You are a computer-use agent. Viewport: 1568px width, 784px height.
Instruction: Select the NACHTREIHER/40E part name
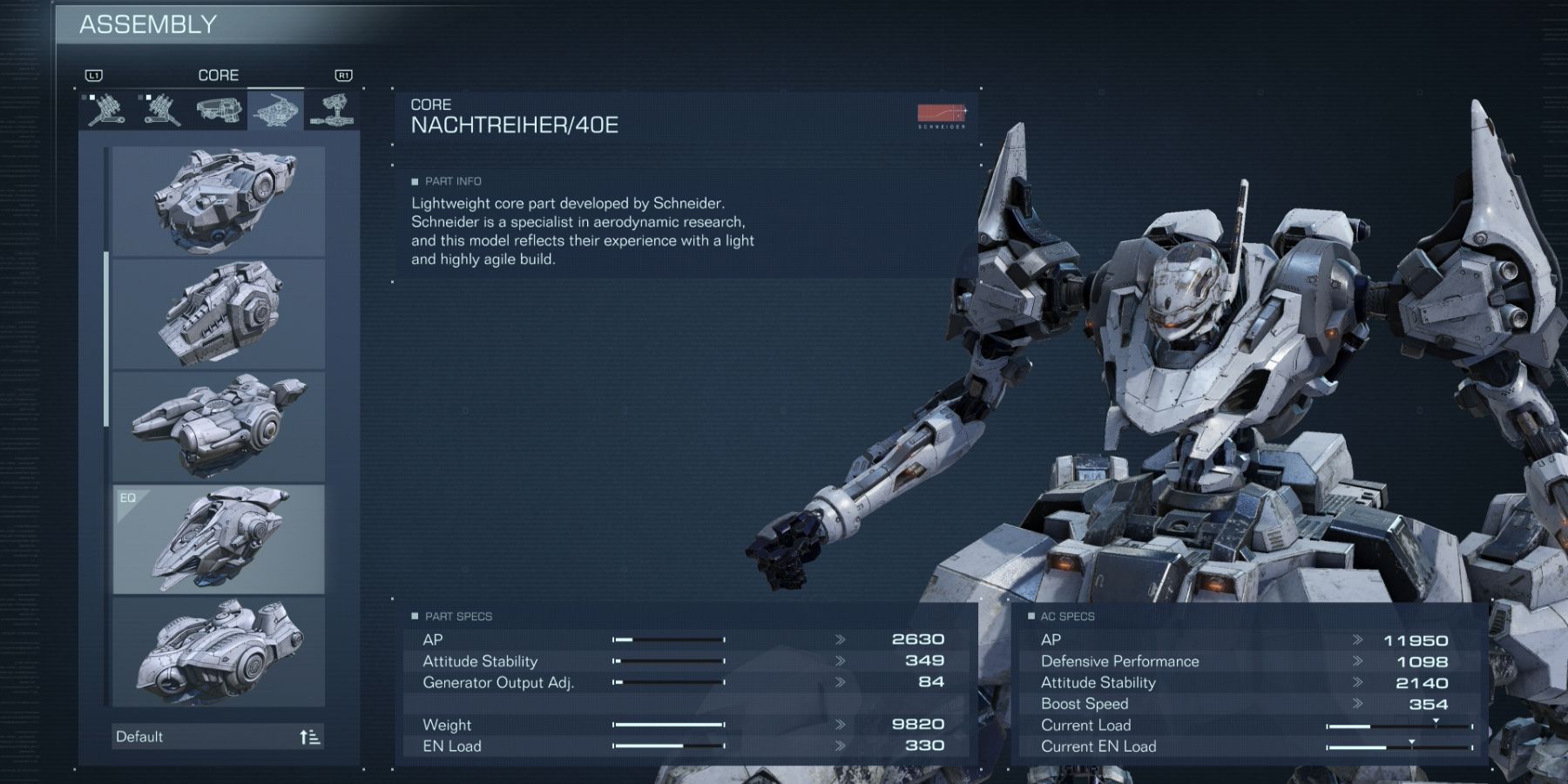(514, 124)
